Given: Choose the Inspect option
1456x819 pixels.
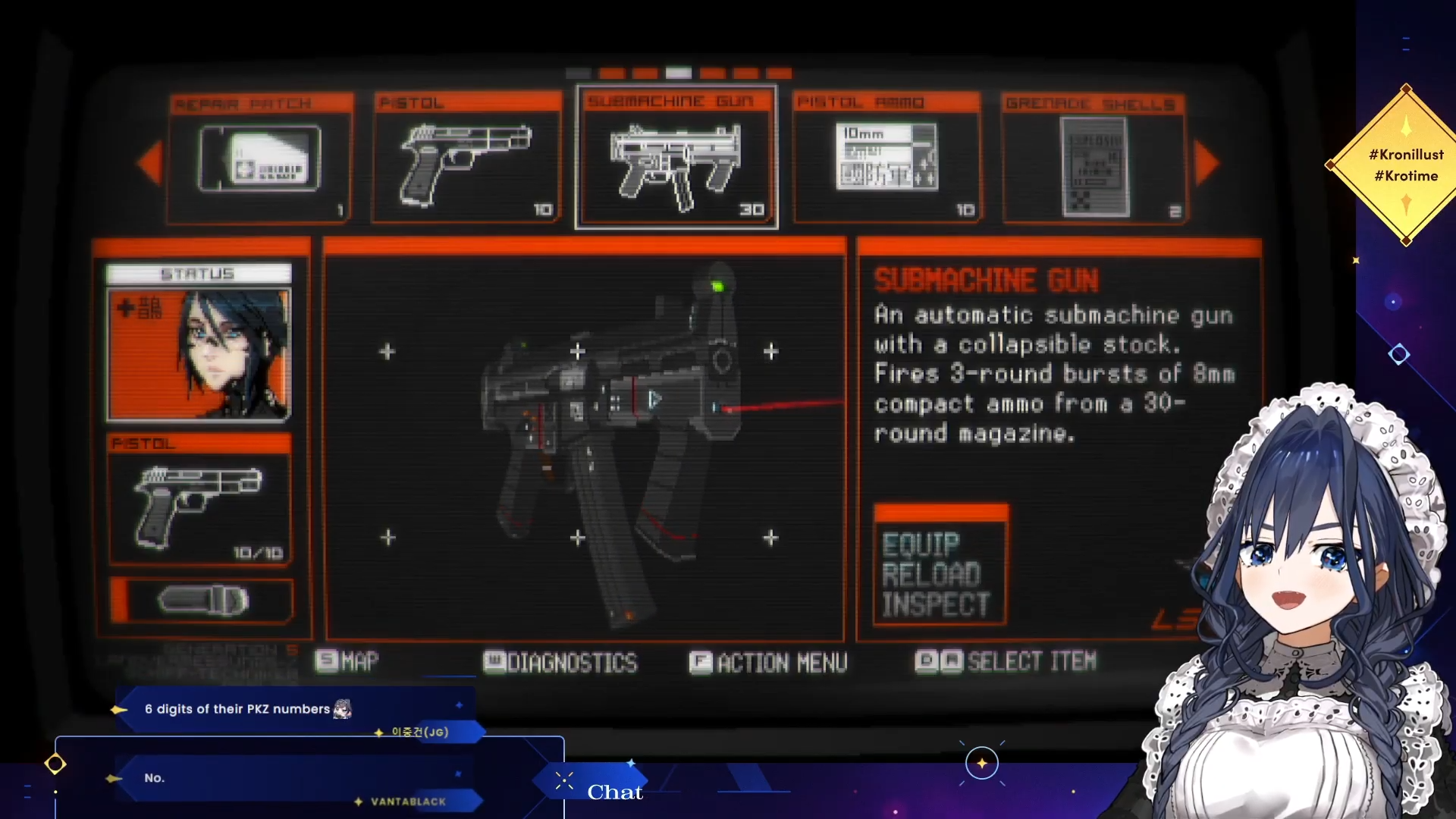Looking at the screenshot, I should 935,605.
